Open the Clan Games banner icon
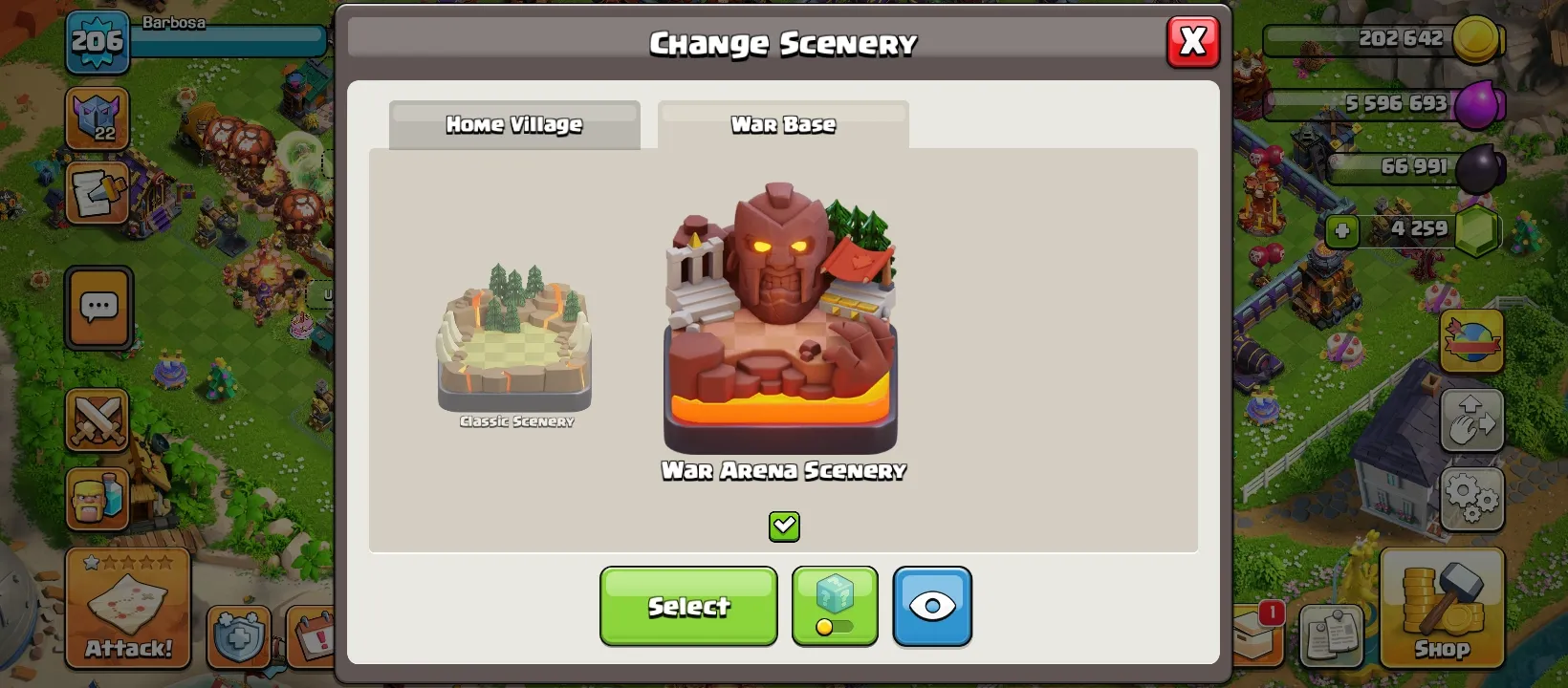The image size is (1568, 688). click(x=1472, y=341)
